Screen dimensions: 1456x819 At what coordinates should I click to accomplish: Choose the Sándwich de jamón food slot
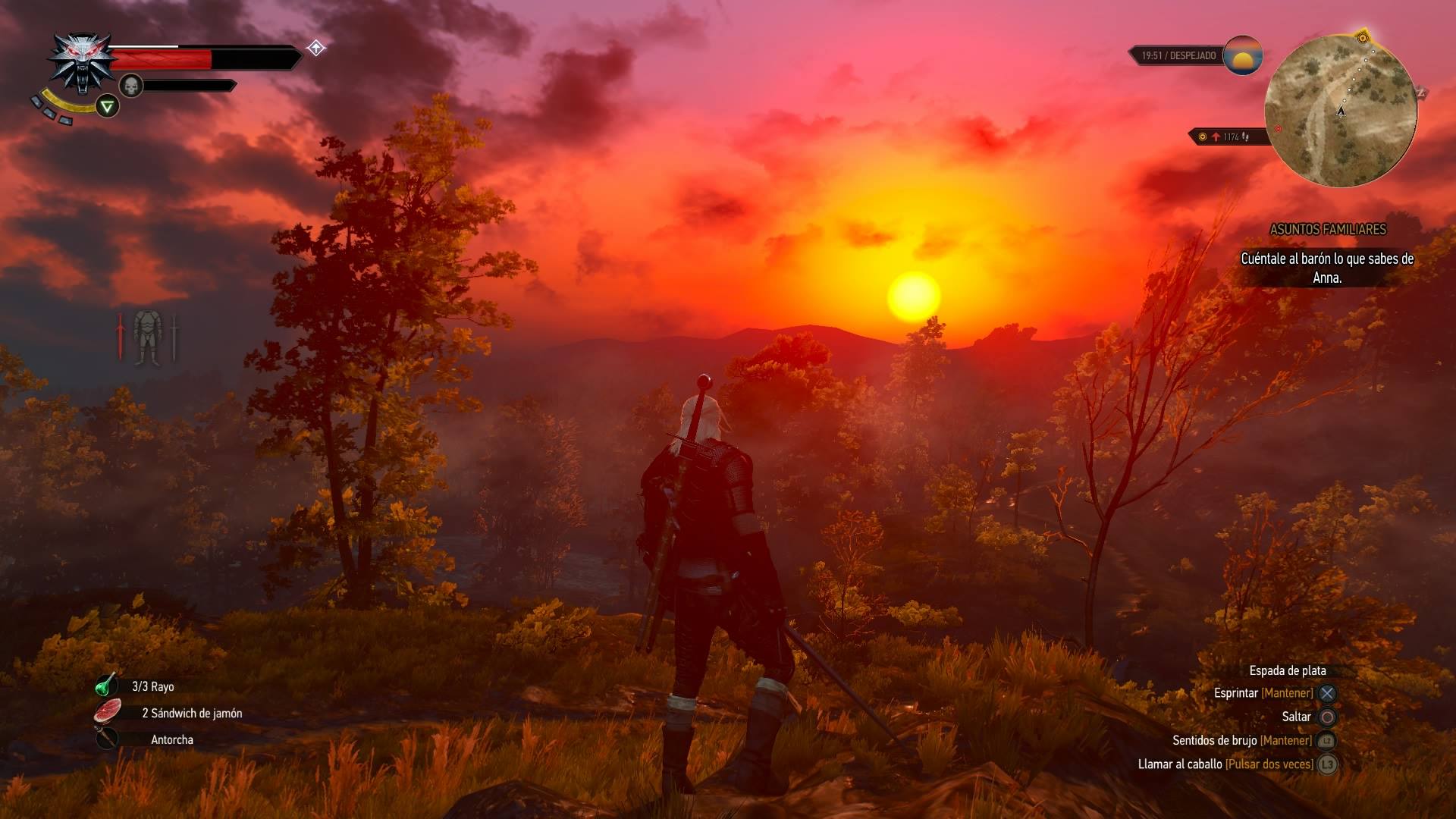coord(108,712)
